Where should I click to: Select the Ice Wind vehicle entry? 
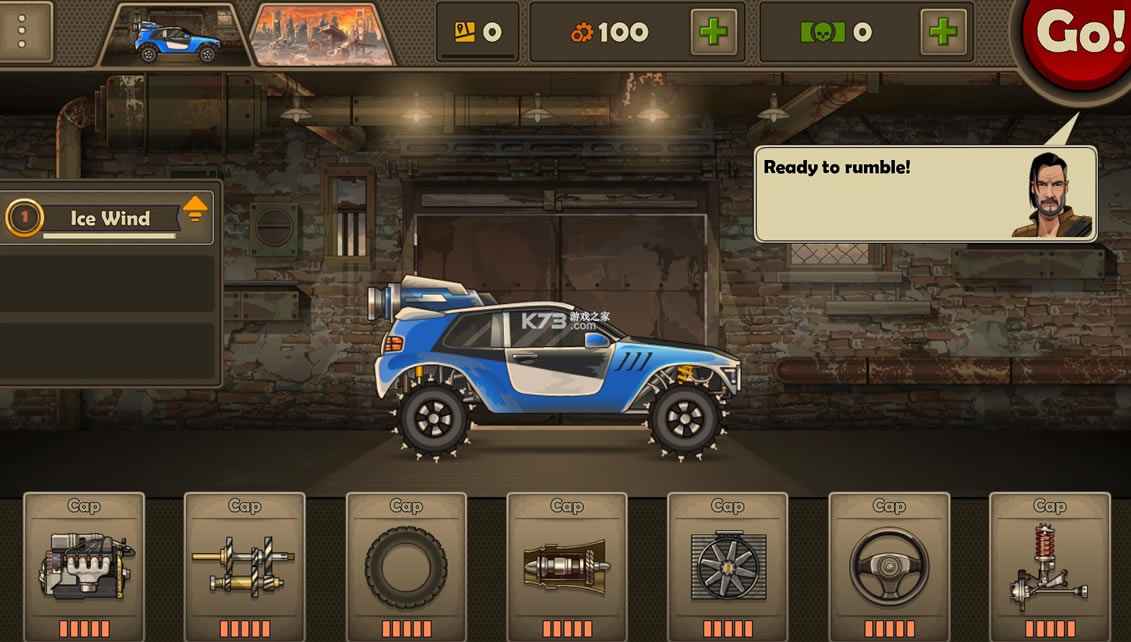point(108,218)
